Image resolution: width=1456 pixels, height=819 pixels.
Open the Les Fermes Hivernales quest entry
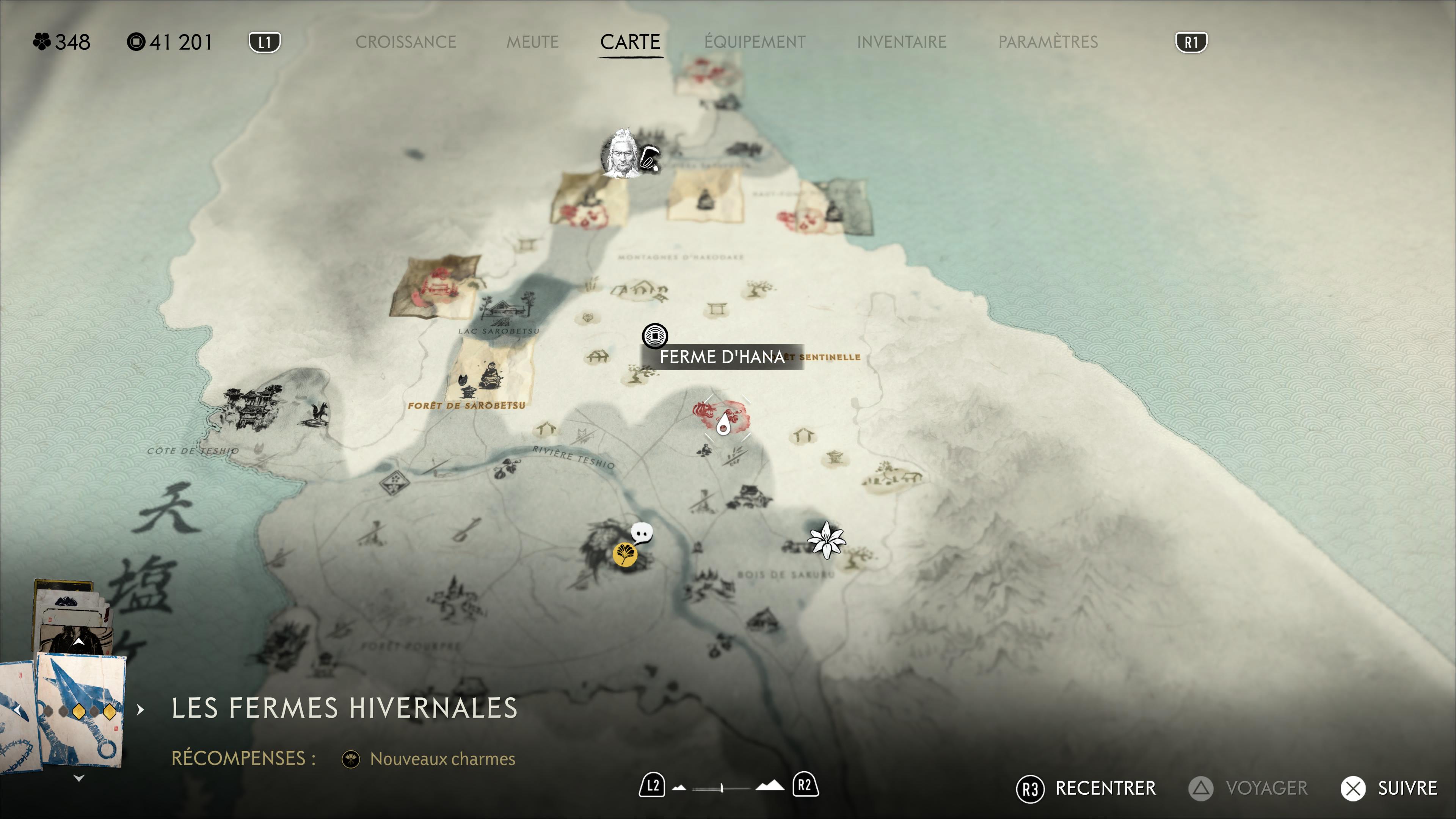pos(344,708)
